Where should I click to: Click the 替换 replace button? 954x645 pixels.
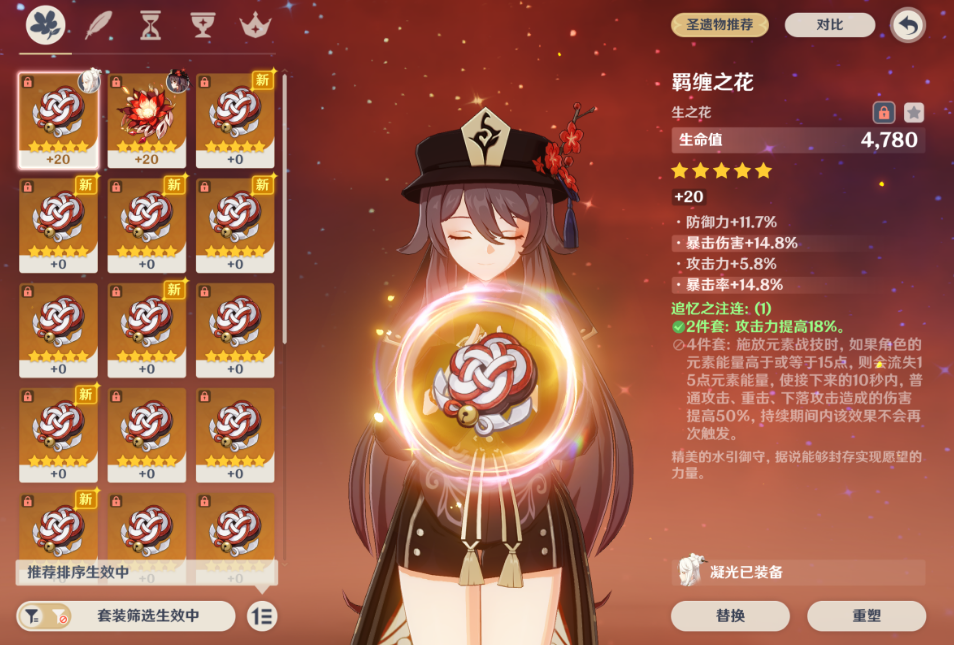click(x=731, y=616)
